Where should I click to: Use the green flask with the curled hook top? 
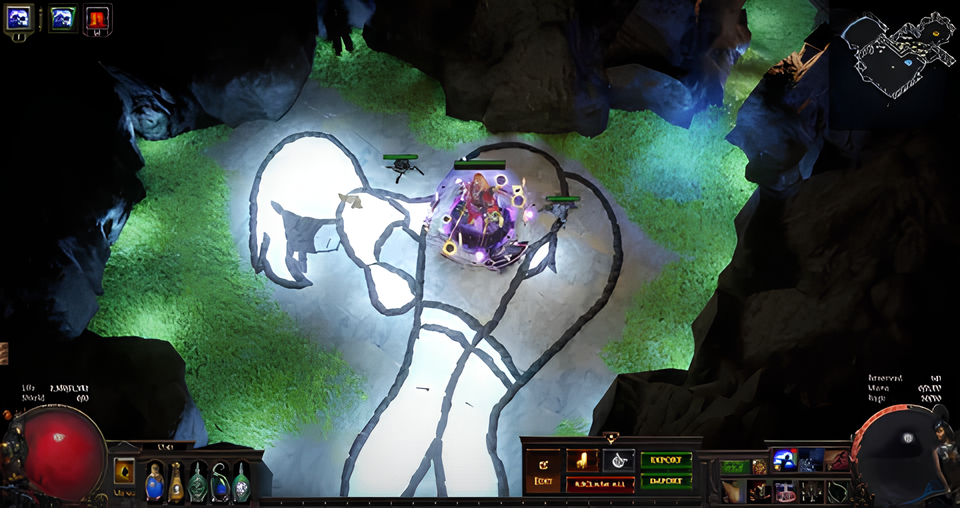[220, 481]
